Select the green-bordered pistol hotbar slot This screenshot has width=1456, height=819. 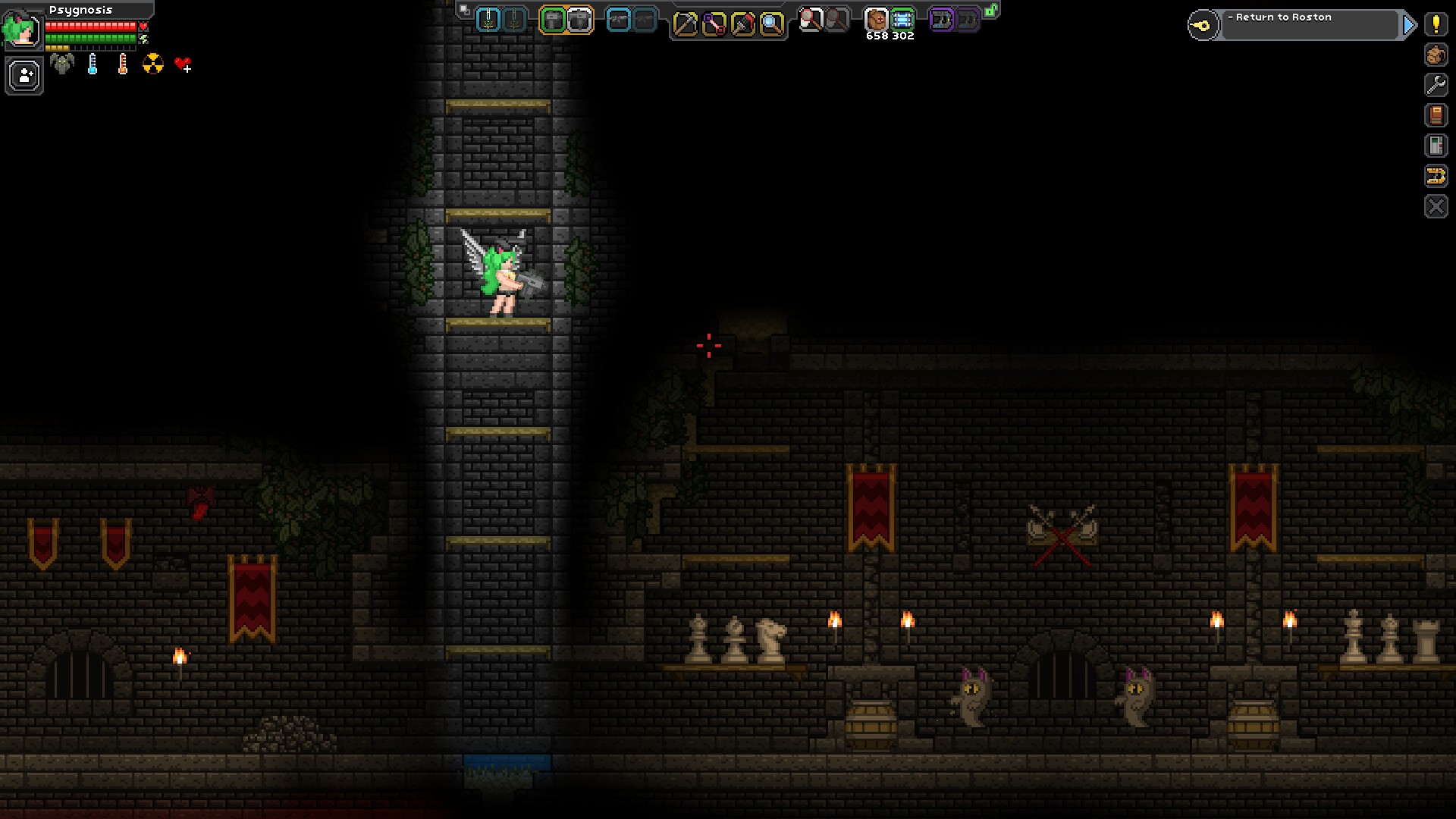click(554, 20)
